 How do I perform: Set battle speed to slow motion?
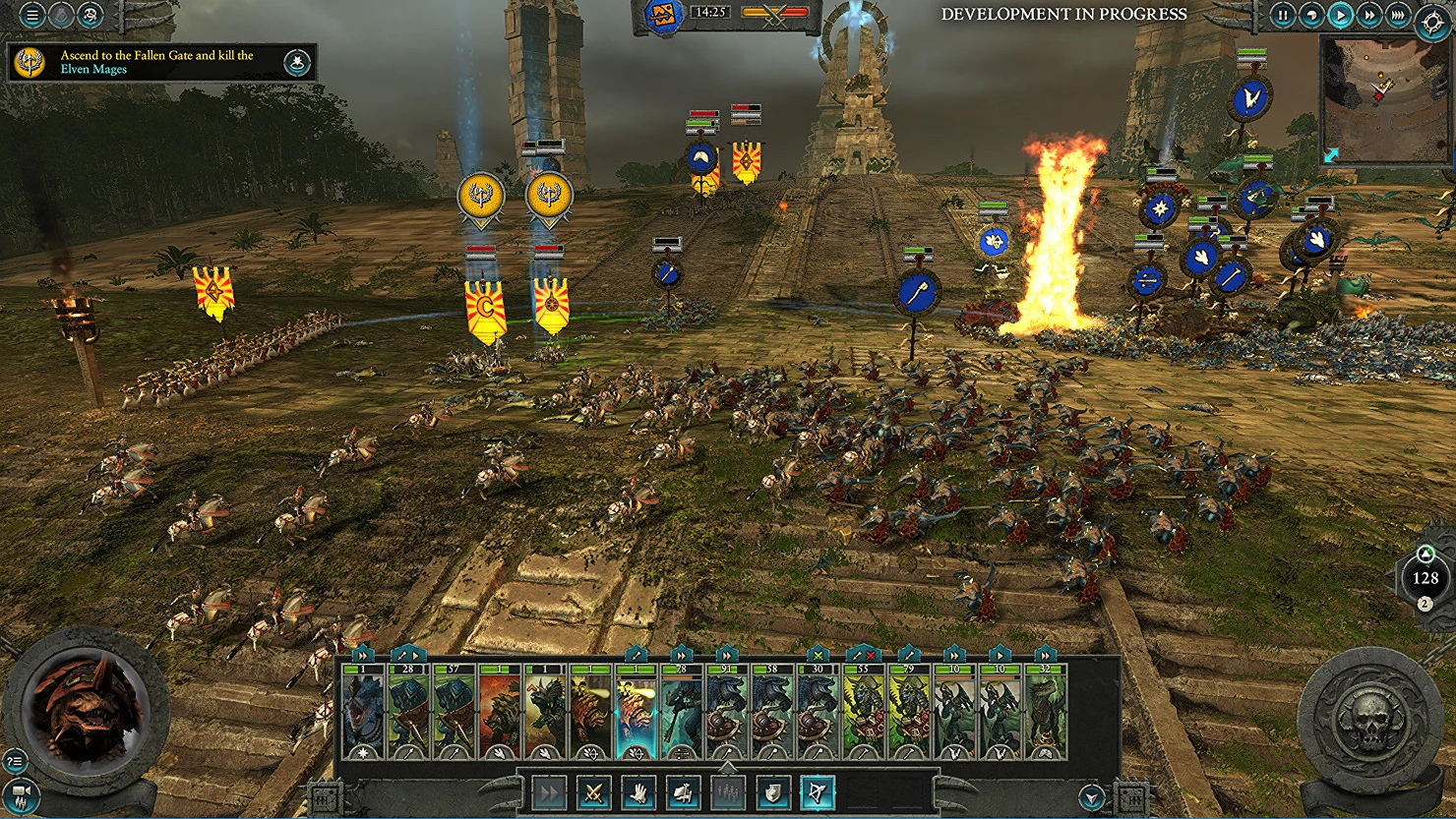click(x=1310, y=15)
